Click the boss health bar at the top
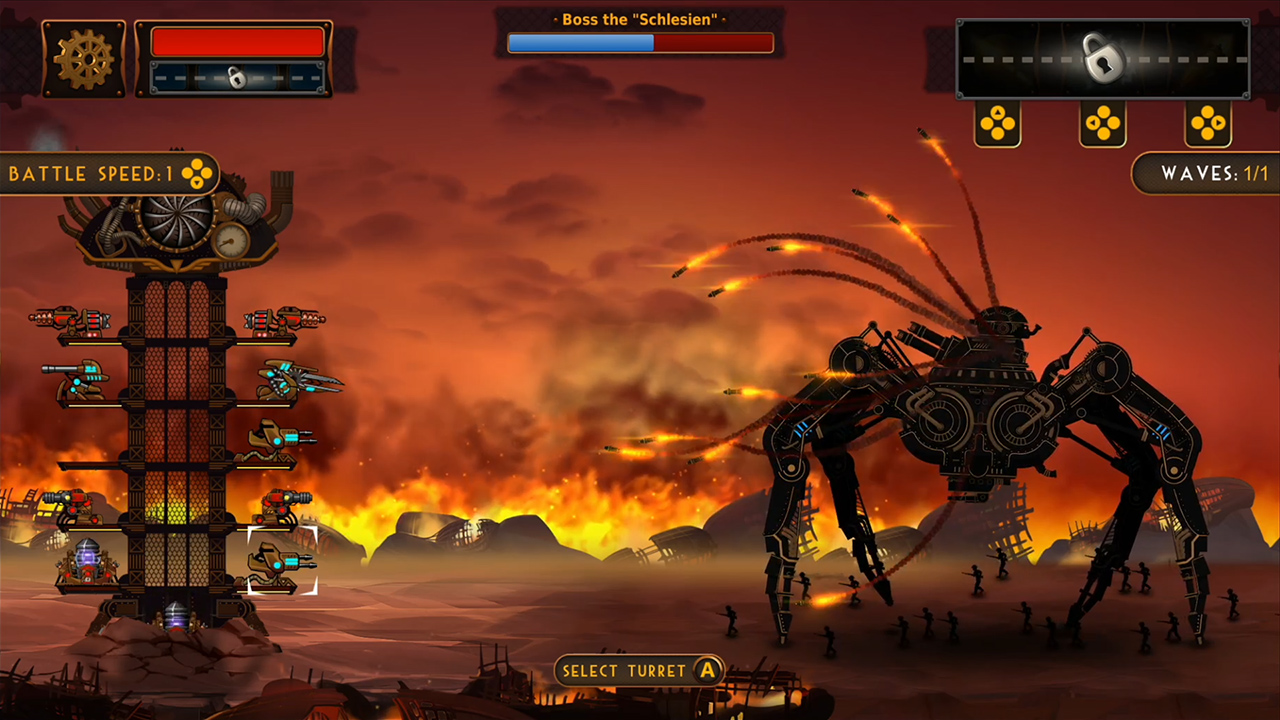 coord(640,42)
